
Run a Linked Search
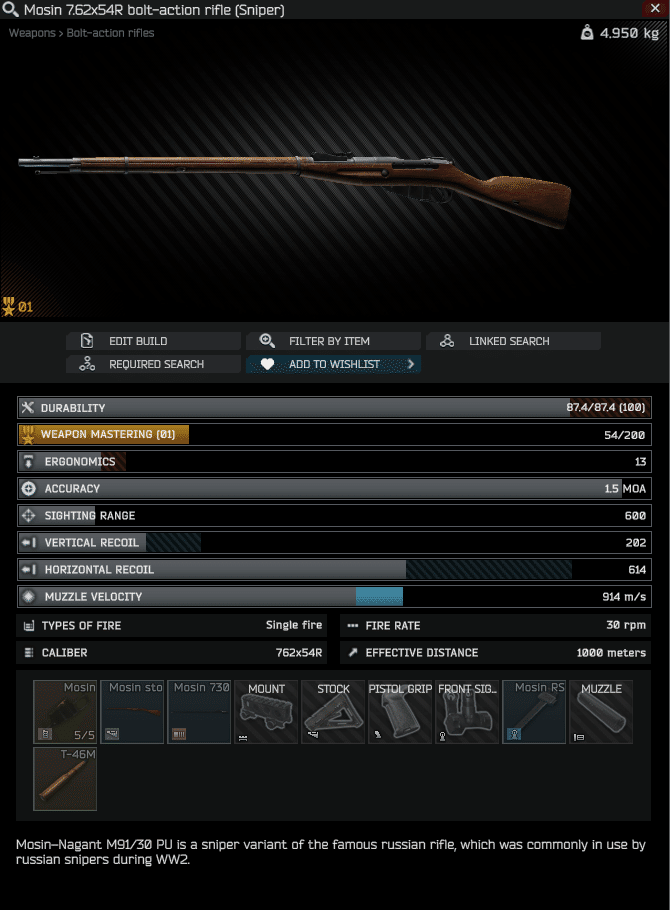pyautogui.click(x=513, y=341)
